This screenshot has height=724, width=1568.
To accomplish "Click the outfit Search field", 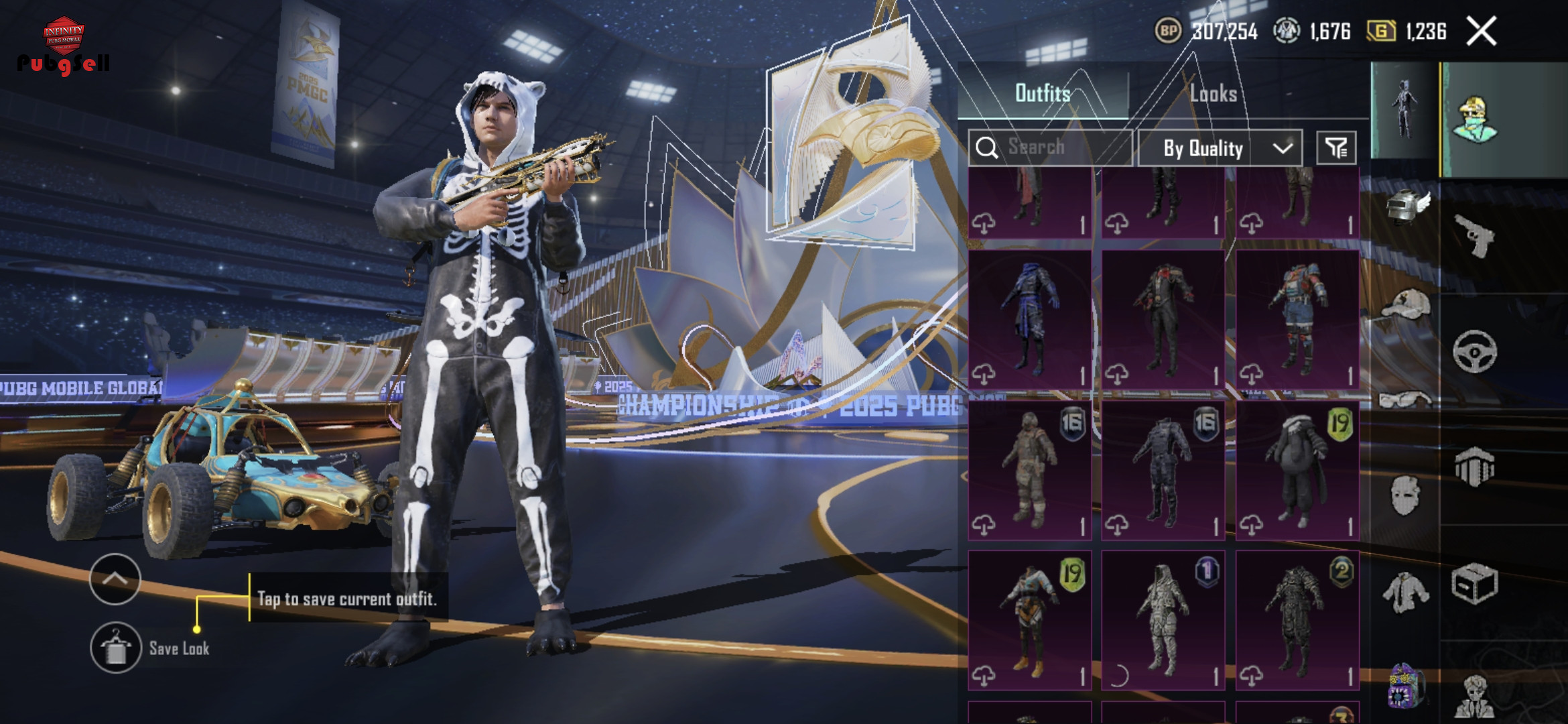I will (x=1050, y=147).
